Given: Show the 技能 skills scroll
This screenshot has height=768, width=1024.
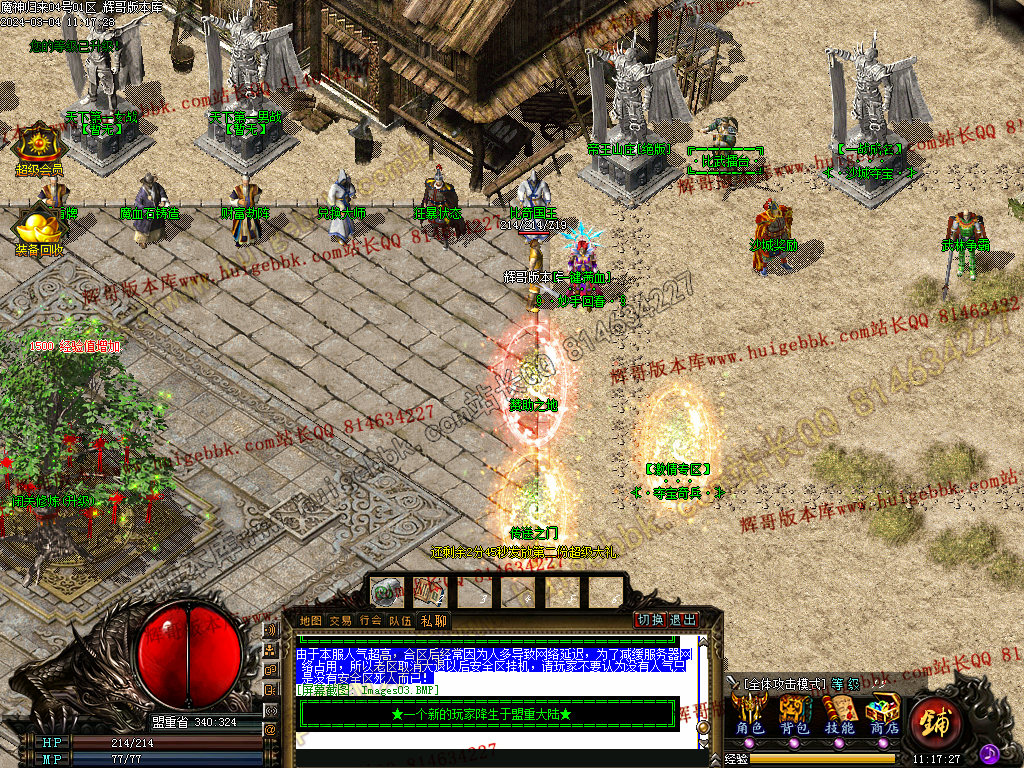Looking at the screenshot, I should [x=839, y=712].
